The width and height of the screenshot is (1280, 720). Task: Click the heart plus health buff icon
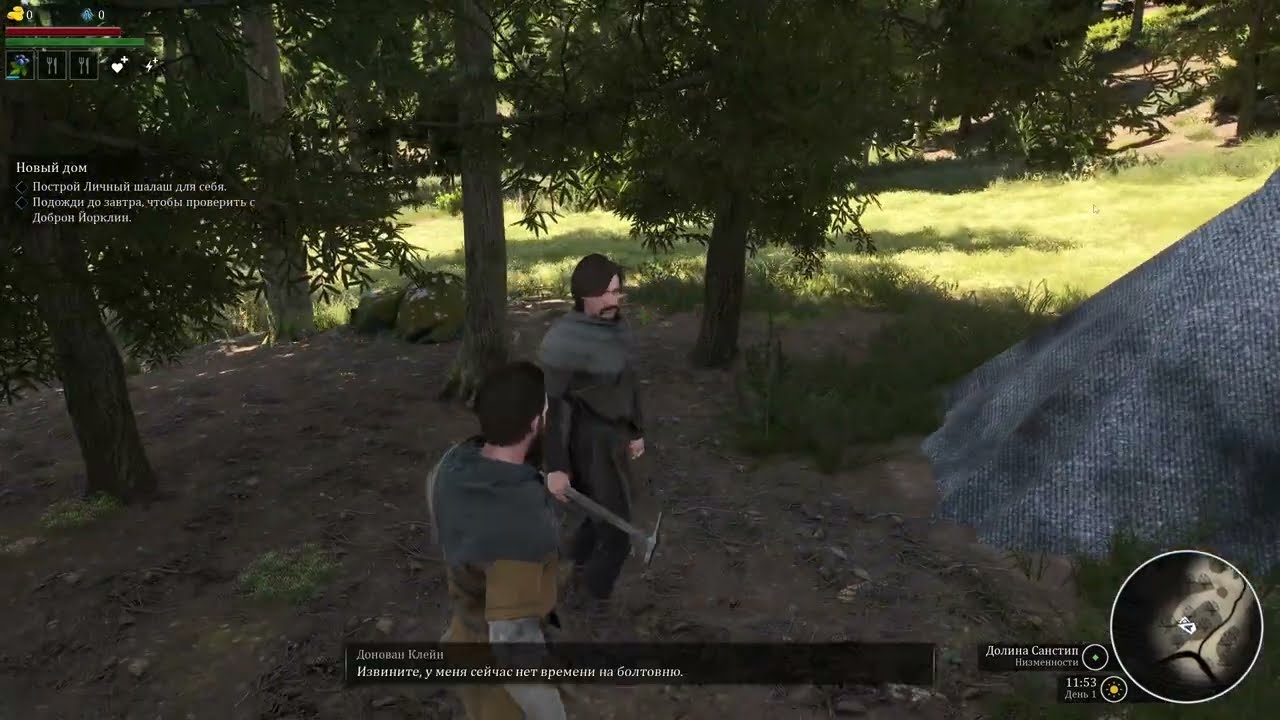click(119, 66)
